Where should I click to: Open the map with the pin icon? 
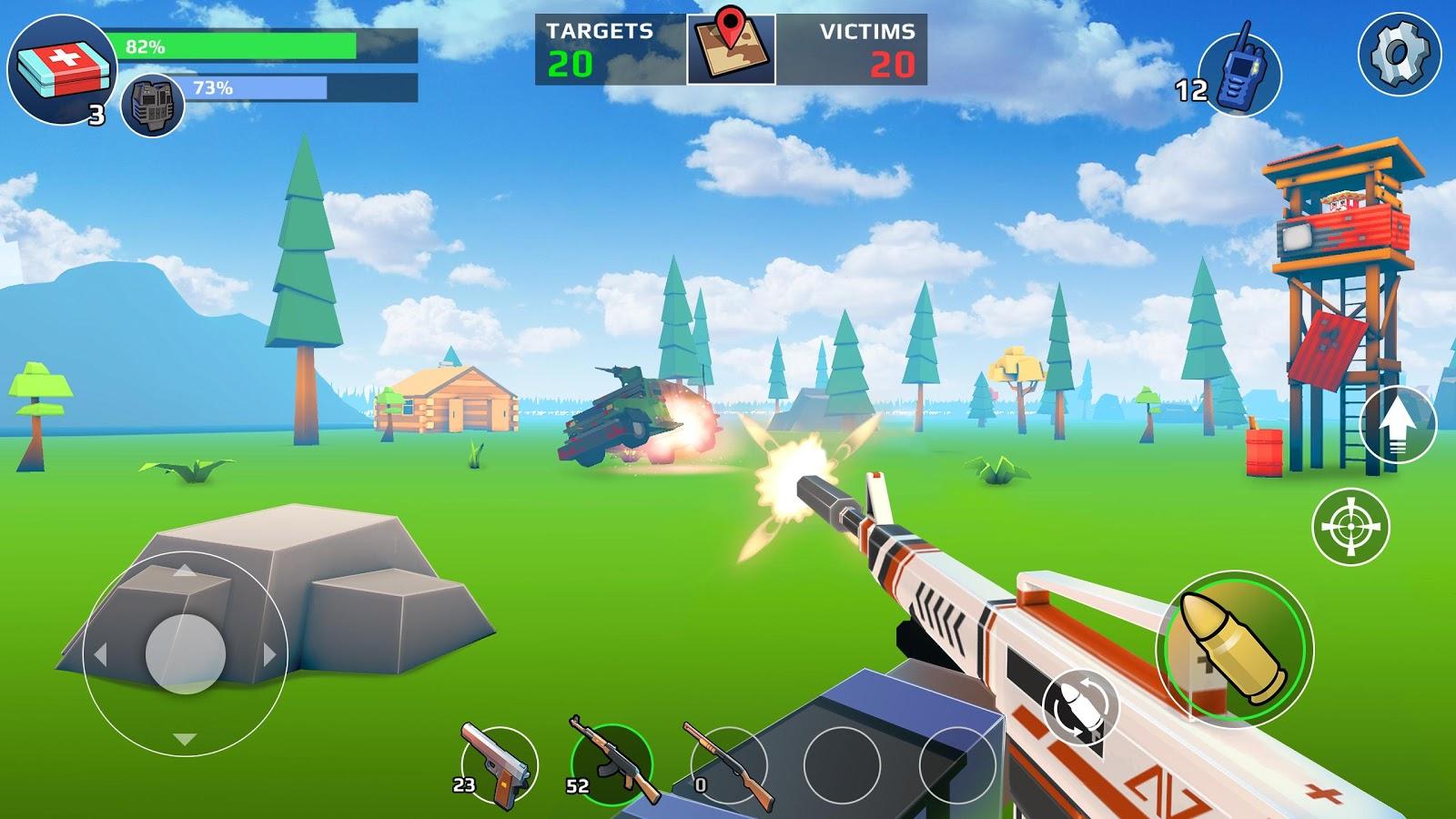point(731,49)
